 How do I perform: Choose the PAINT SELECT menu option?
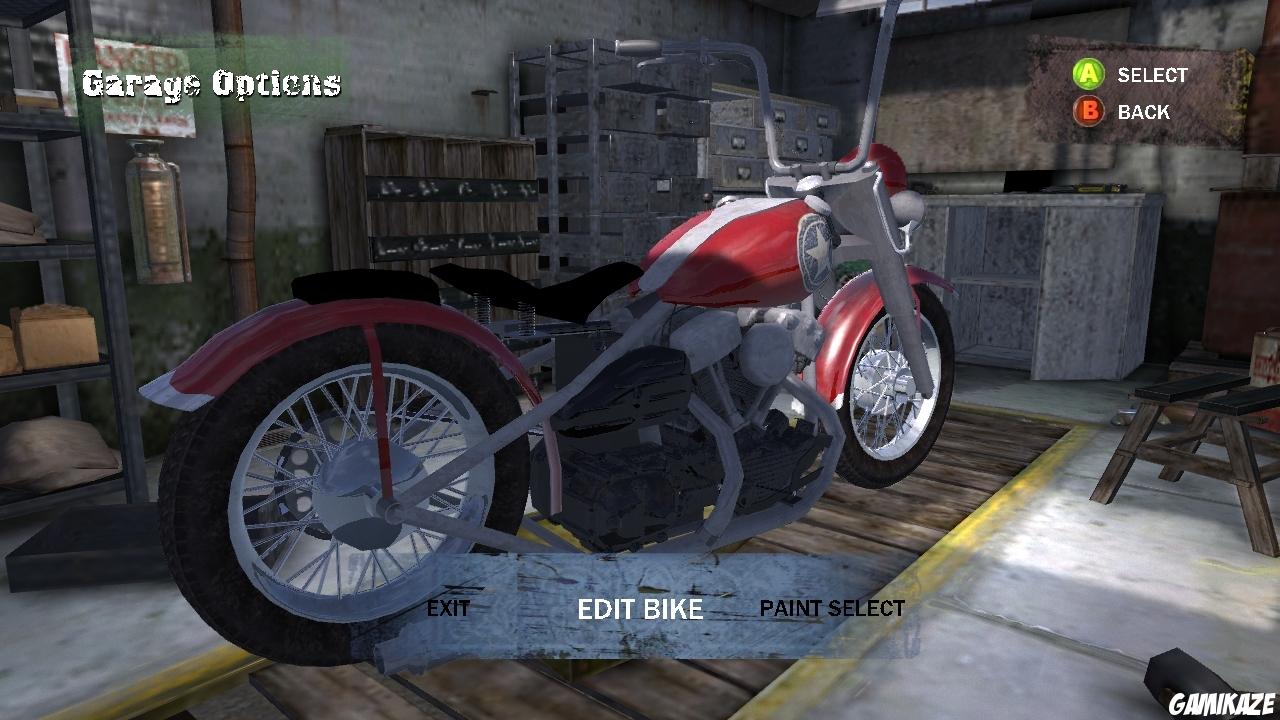pyautogui.click(x=832, y=607)
